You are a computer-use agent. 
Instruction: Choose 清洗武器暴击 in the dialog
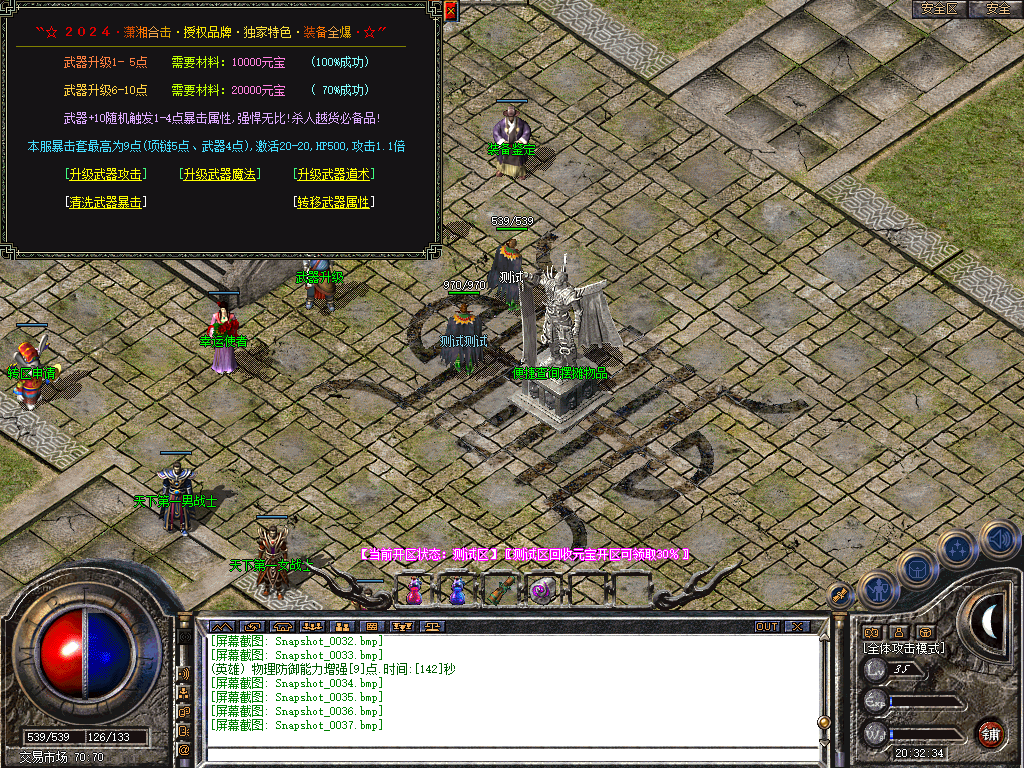coord(105,202)
